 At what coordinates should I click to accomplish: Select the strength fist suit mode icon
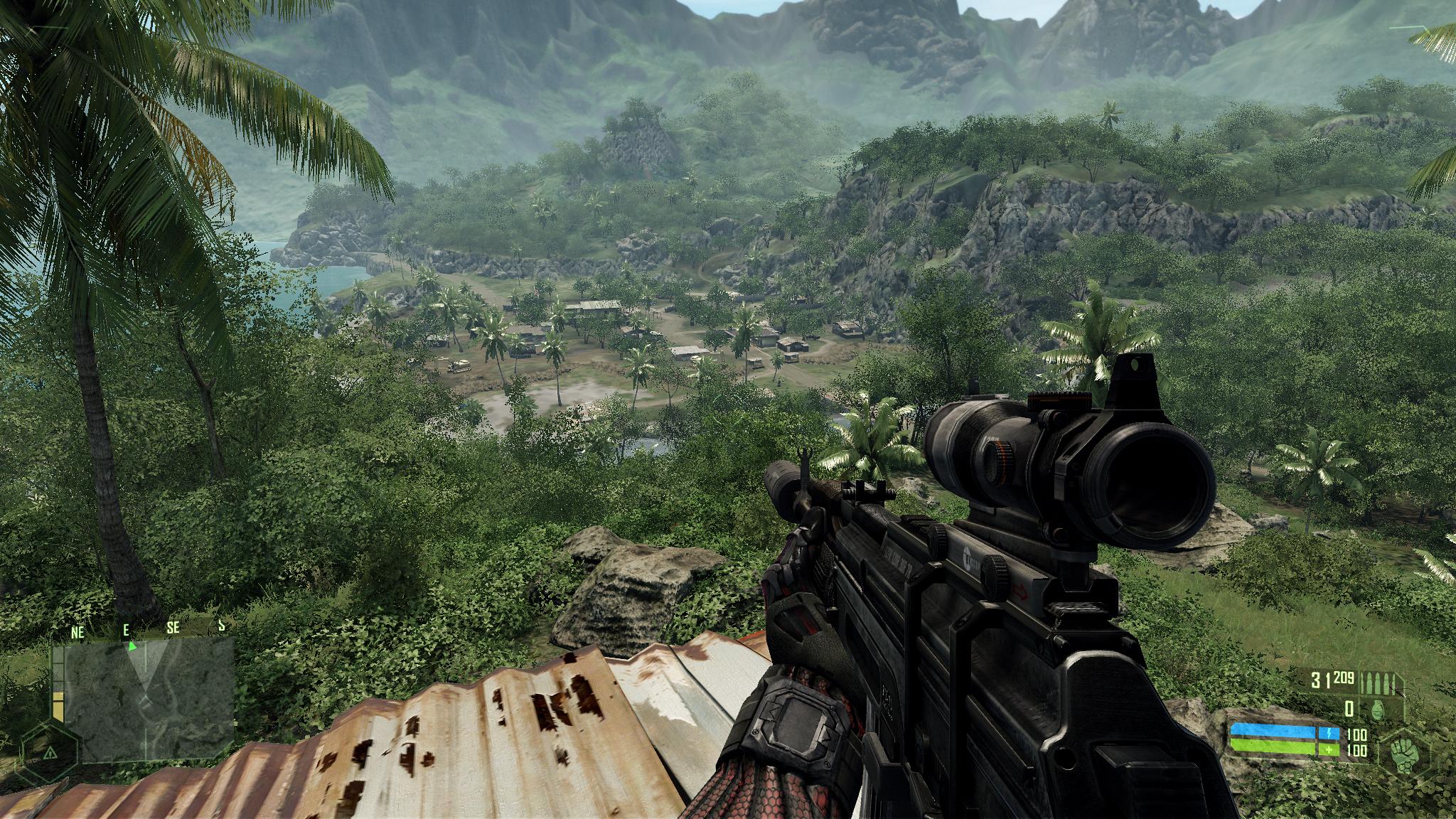[x=1404, y=754]
